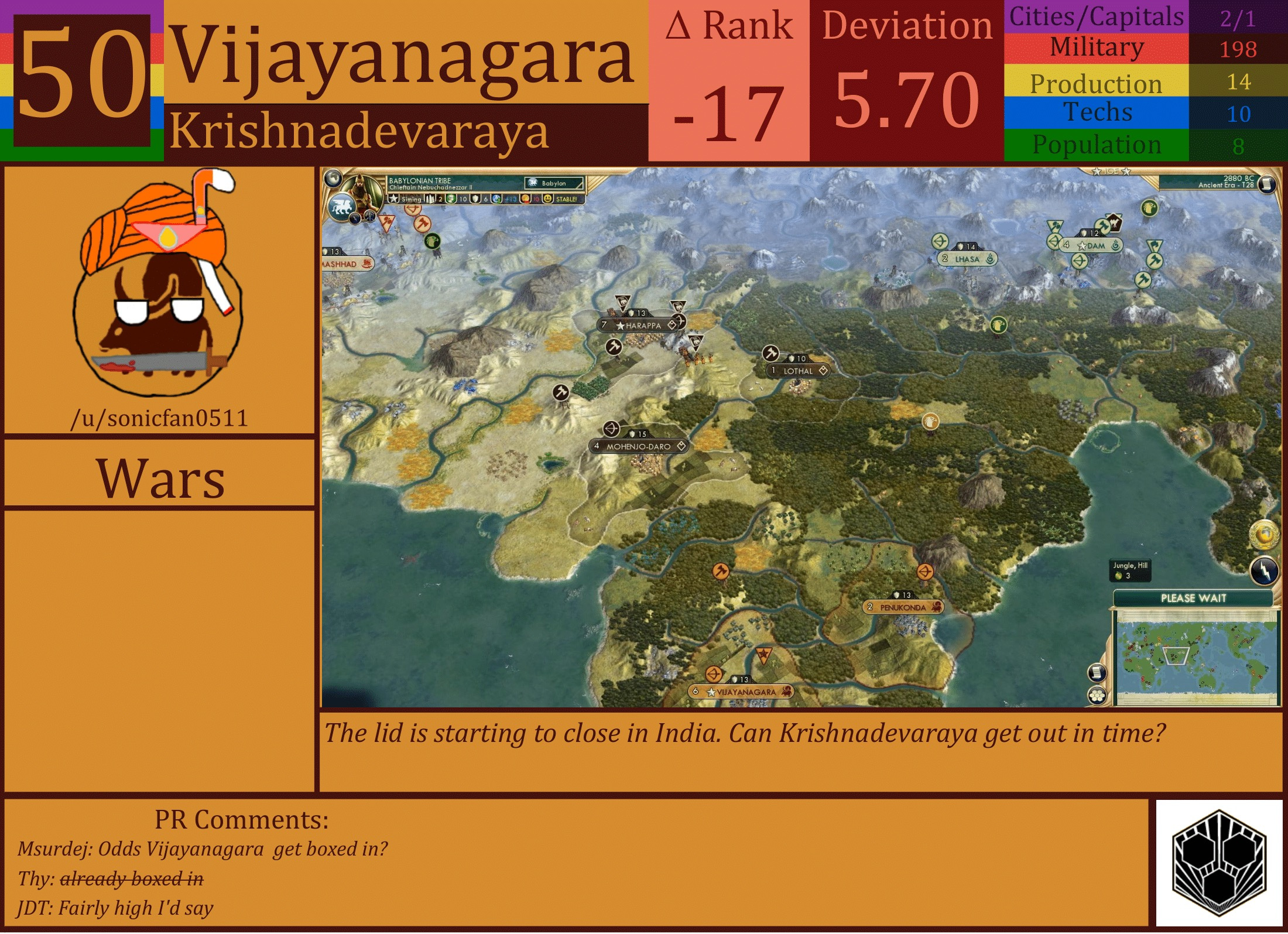
Task: Open the notification scroll icon beside the minimap
Action: click(1097, 673)
